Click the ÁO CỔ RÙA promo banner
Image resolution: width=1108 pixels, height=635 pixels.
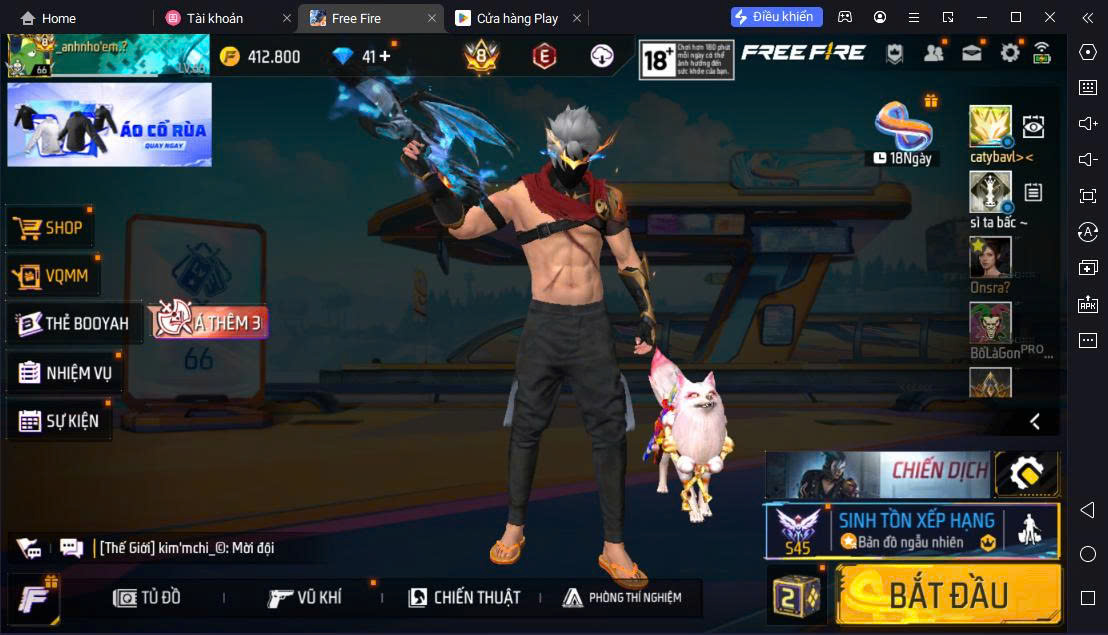coord(109,125)
